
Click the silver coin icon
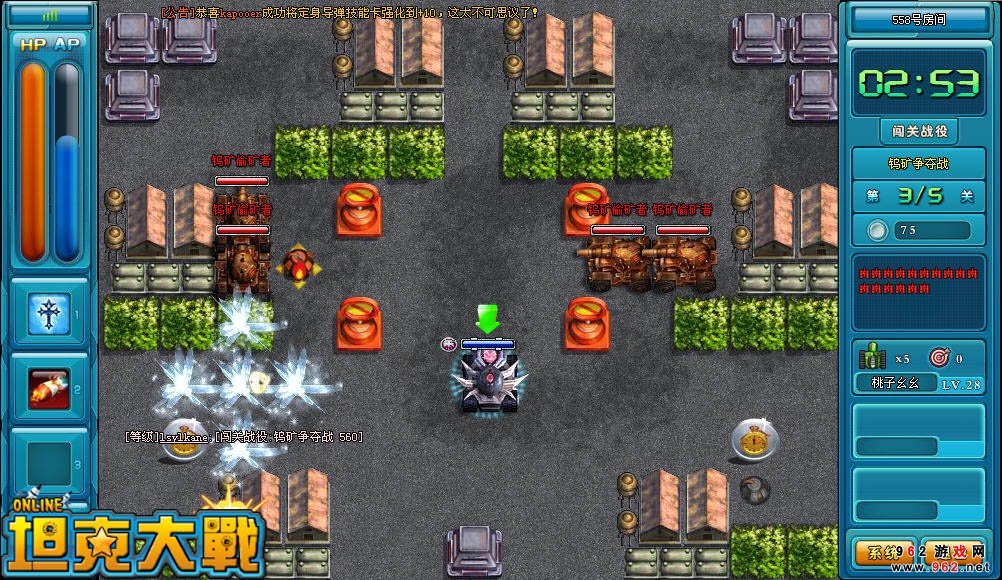[x=877, y=231]
